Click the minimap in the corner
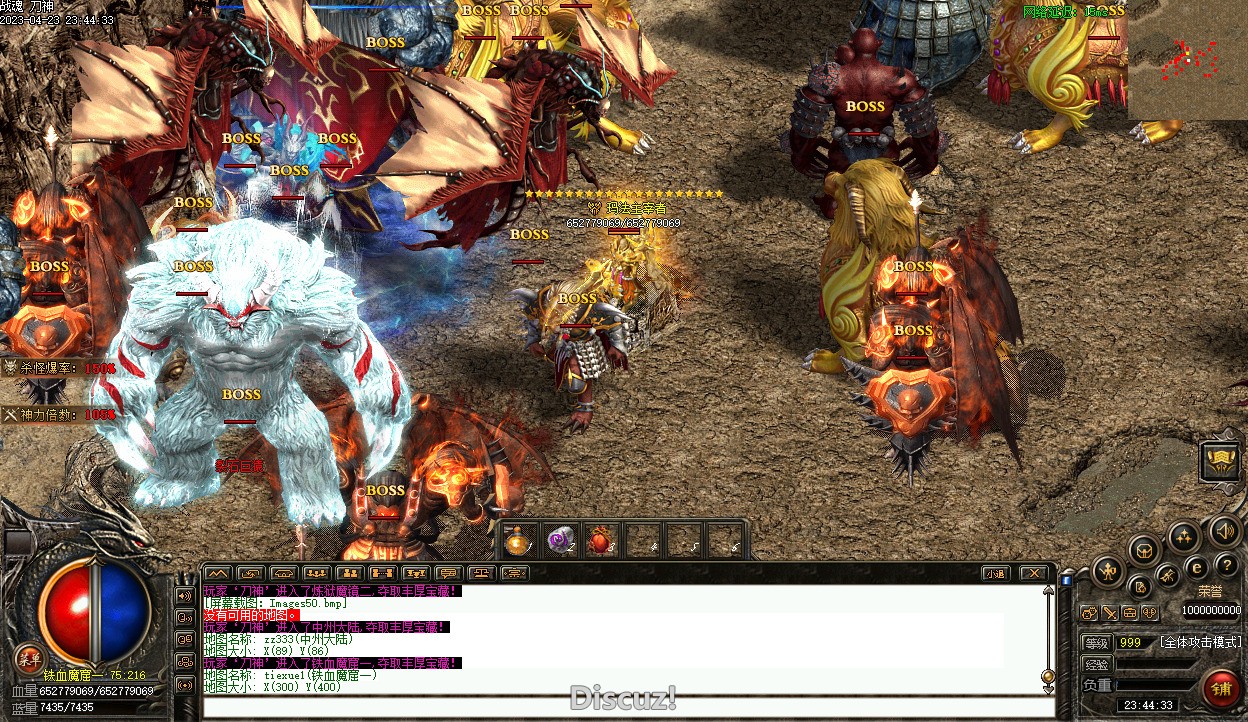Image resolution: width=1248 pixels, height=722 pixels. [x=1187, y=60]
